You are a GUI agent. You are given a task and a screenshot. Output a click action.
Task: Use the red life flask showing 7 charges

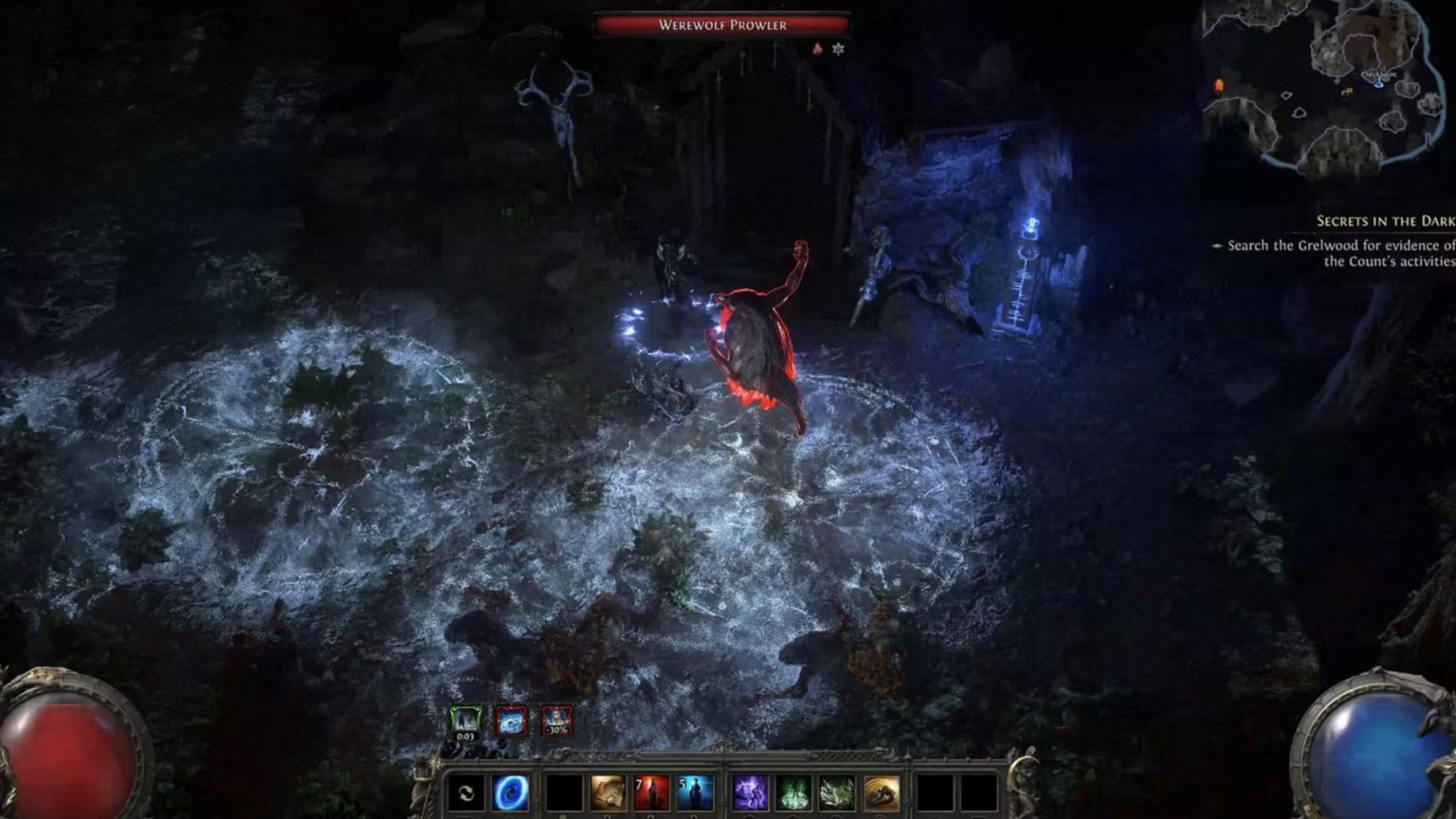coord(652,794)
